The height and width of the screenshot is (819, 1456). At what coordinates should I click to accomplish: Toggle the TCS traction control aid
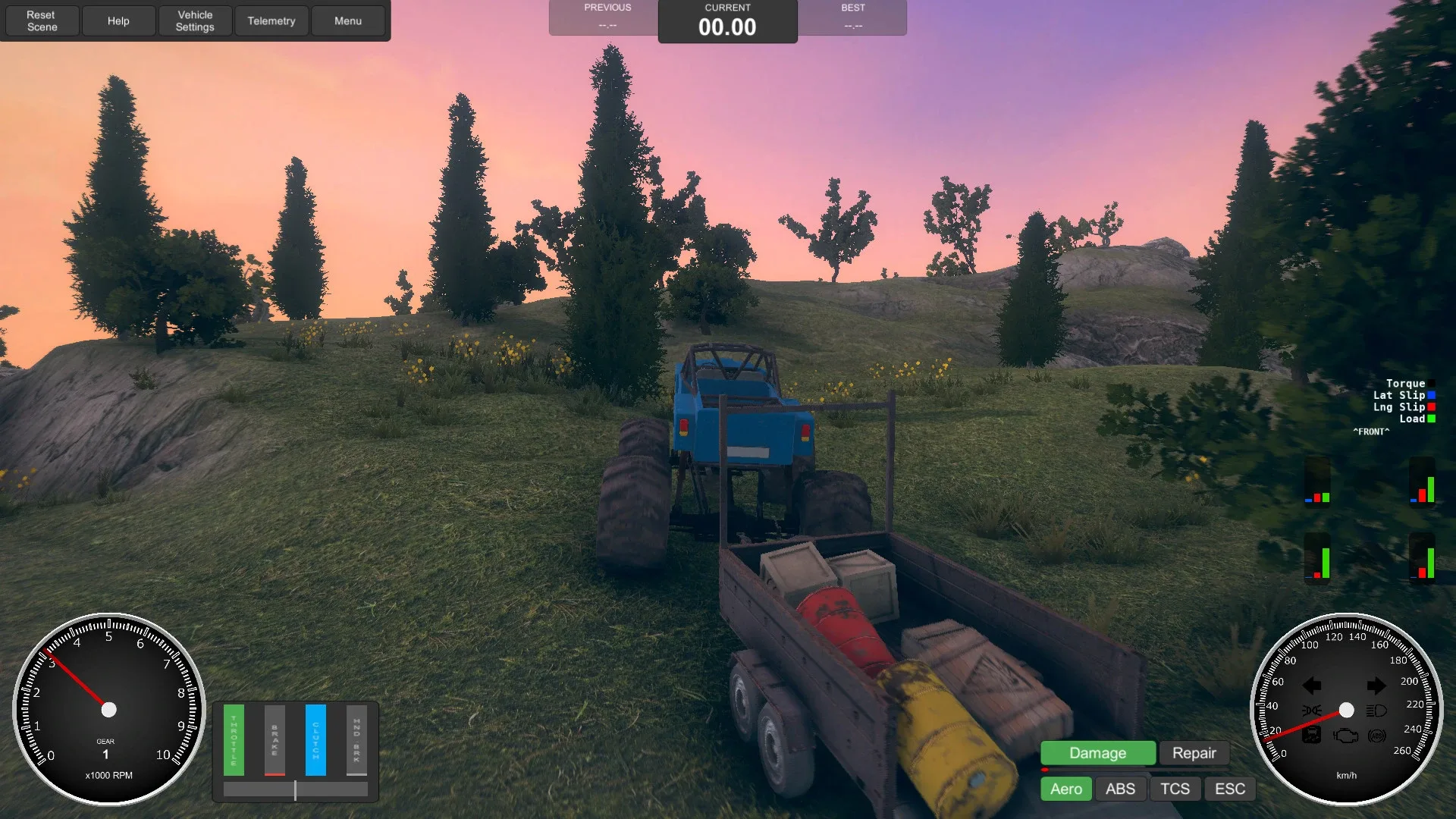pyautogui.click(x=1175, y=789)
